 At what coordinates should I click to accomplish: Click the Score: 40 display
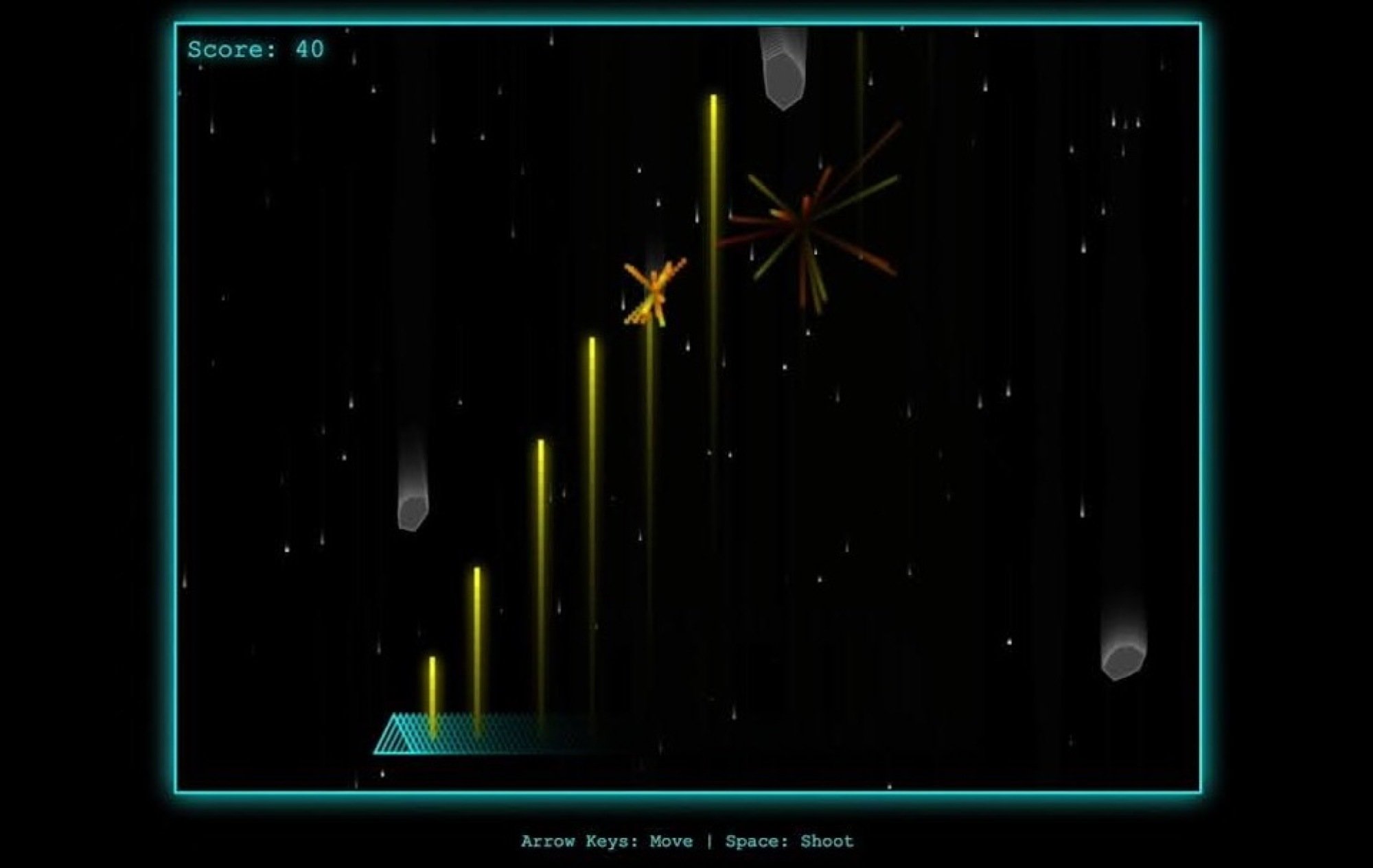click(x=256, y=48)
